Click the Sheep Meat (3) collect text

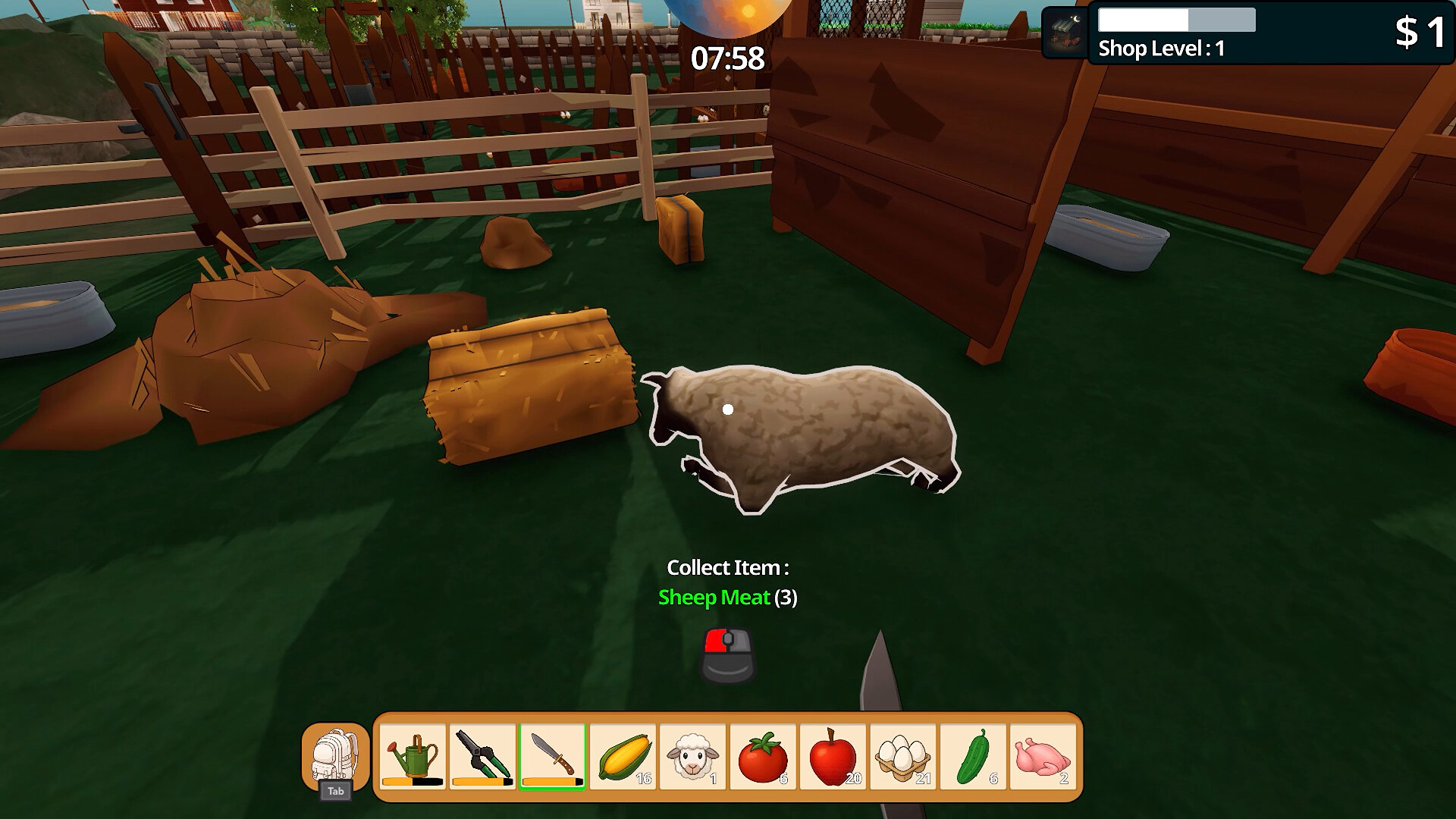click(726, 598)
